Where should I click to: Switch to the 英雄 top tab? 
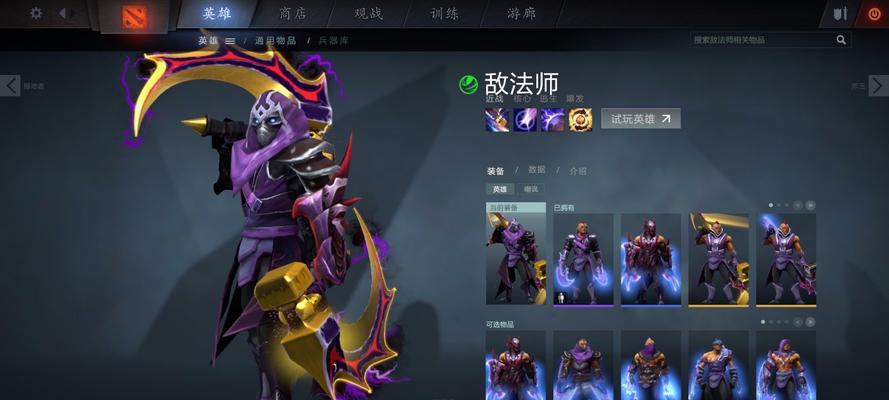217,13
